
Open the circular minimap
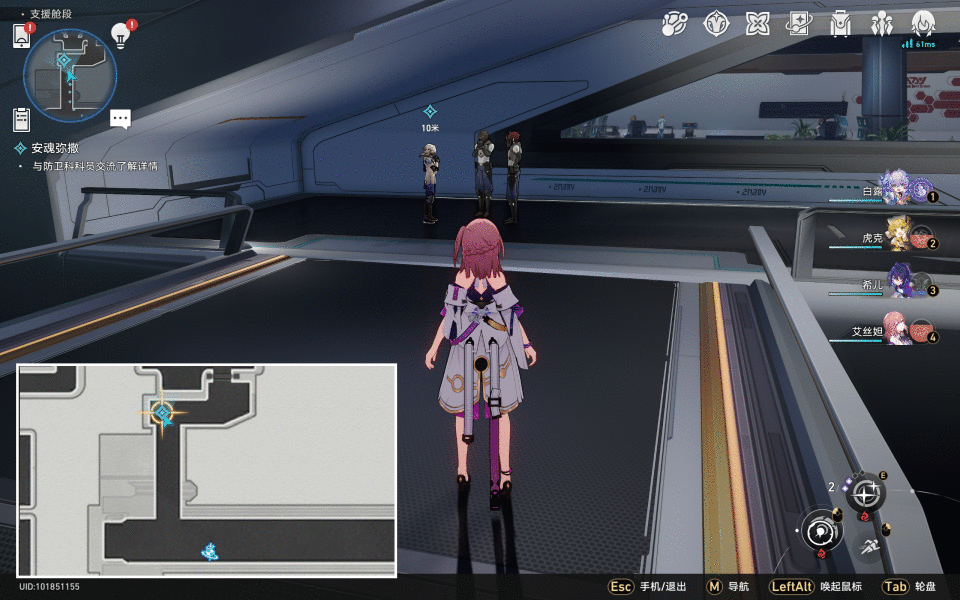70,76
